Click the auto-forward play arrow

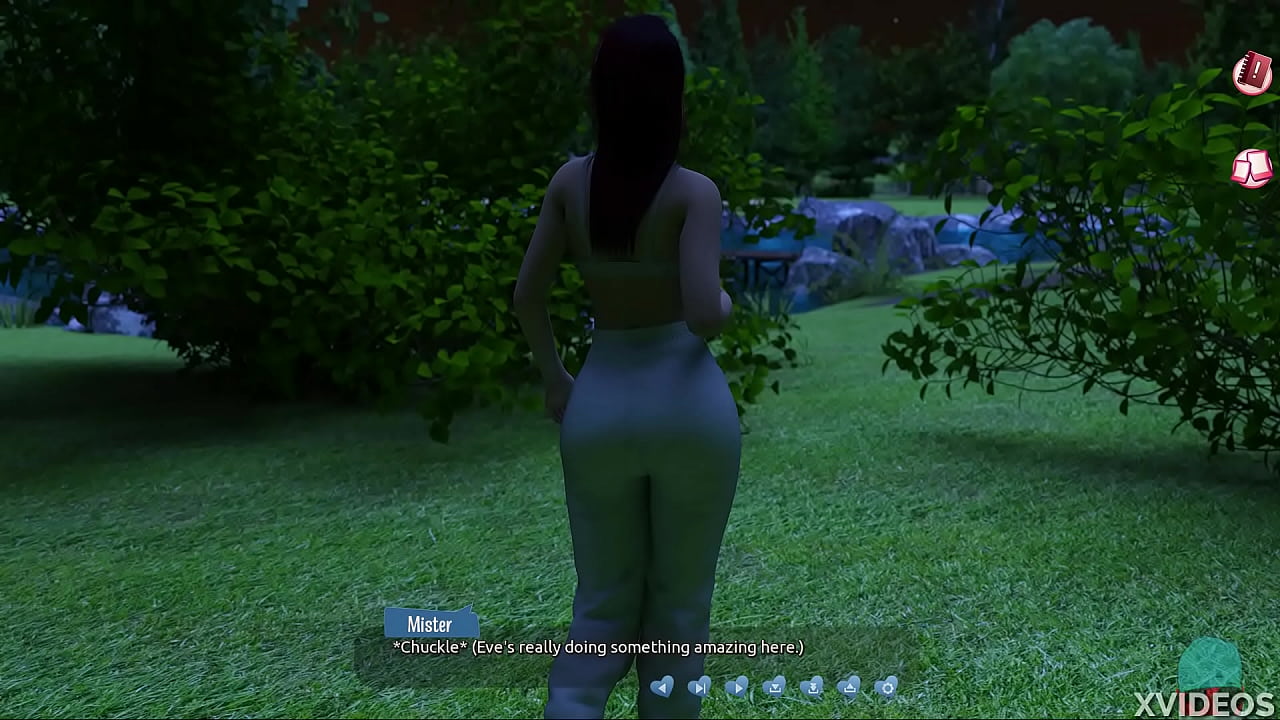[x=737, y=687]
